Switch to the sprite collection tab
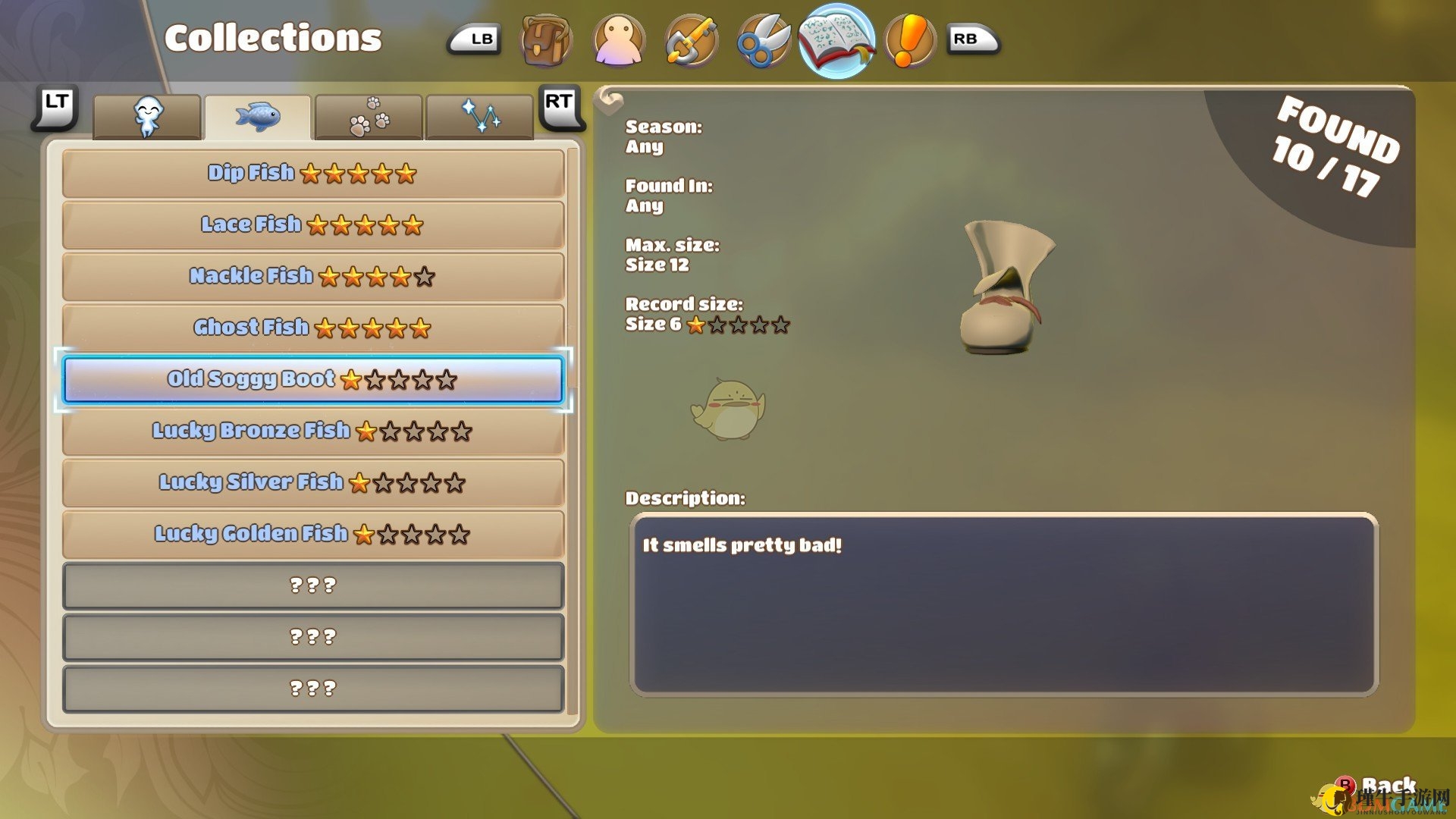1456x819 pixels. [x=147, y=118]
